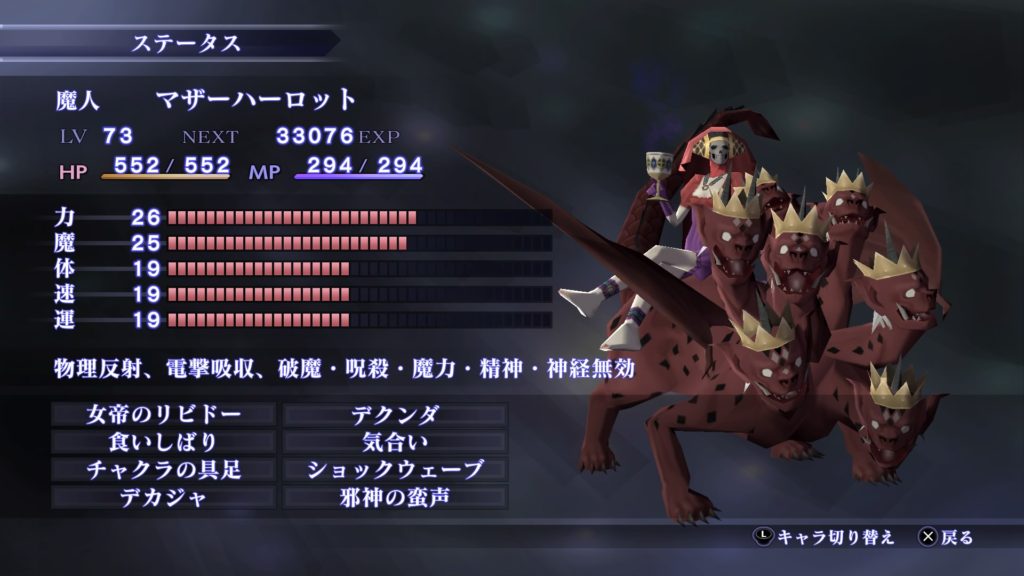Select the デクンダ skill

coord(395,414)
